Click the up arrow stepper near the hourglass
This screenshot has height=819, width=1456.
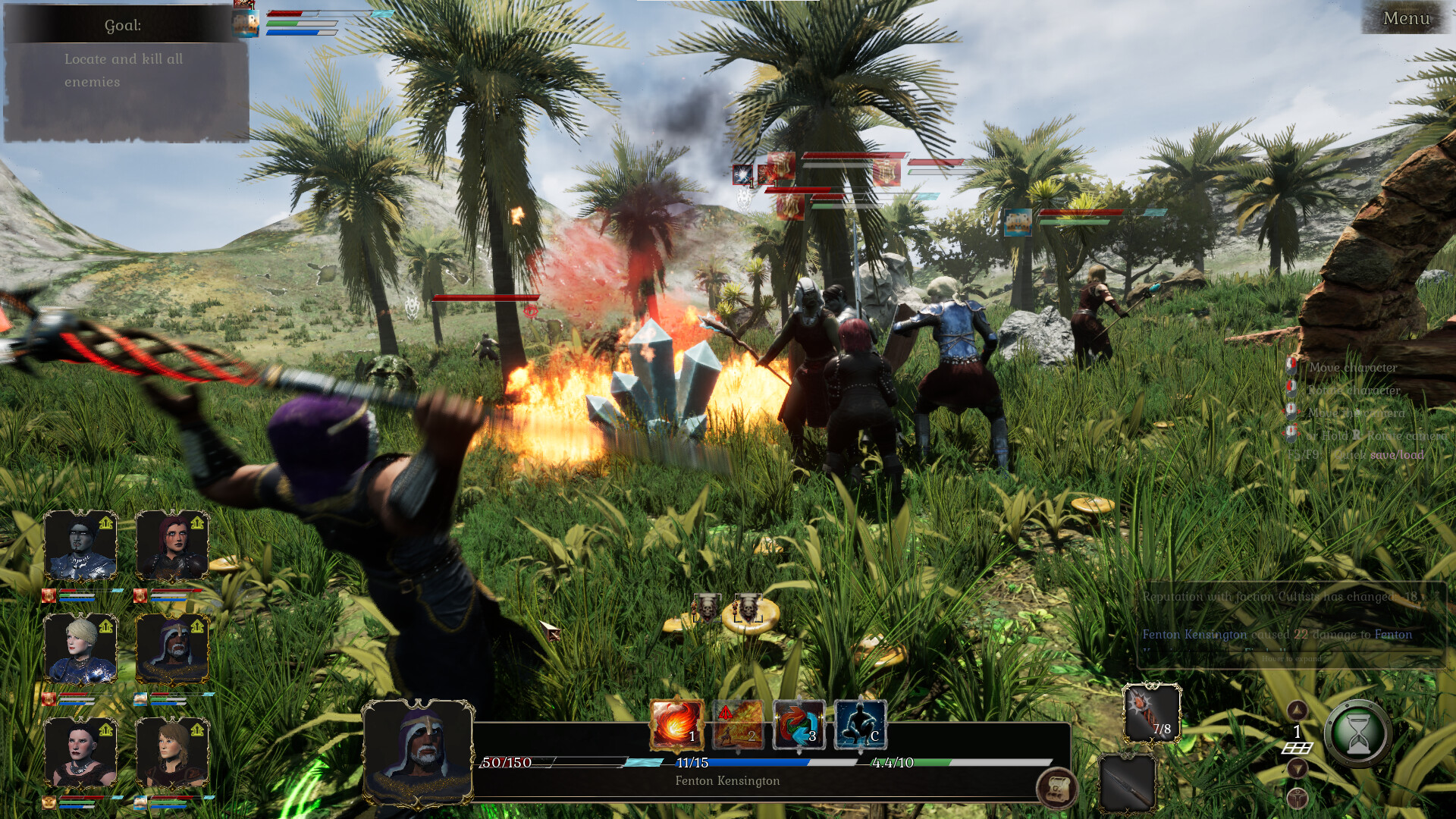coord(1298,711)
